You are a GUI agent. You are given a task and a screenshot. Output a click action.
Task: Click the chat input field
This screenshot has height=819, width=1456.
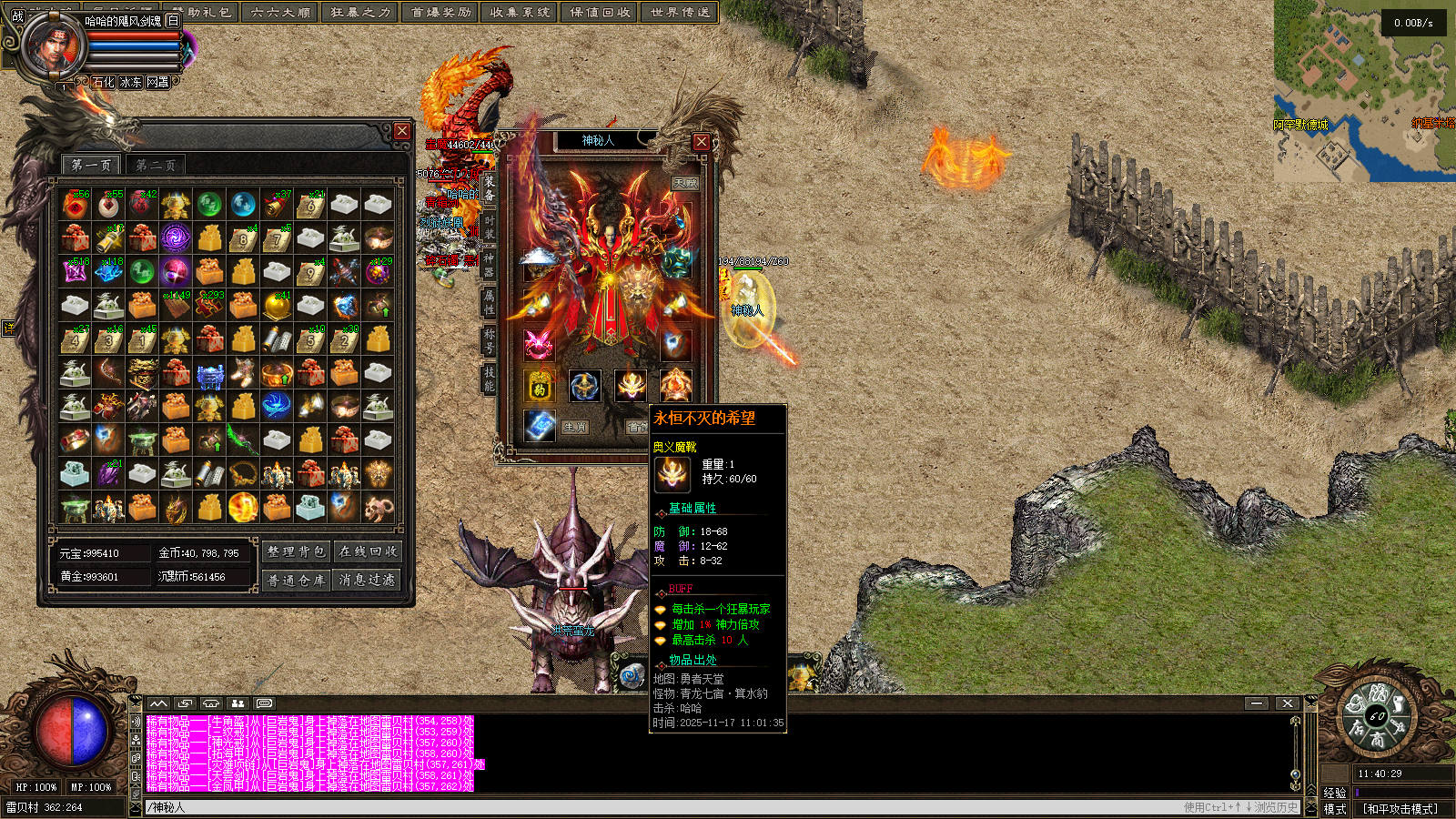[x=637, y=807]
